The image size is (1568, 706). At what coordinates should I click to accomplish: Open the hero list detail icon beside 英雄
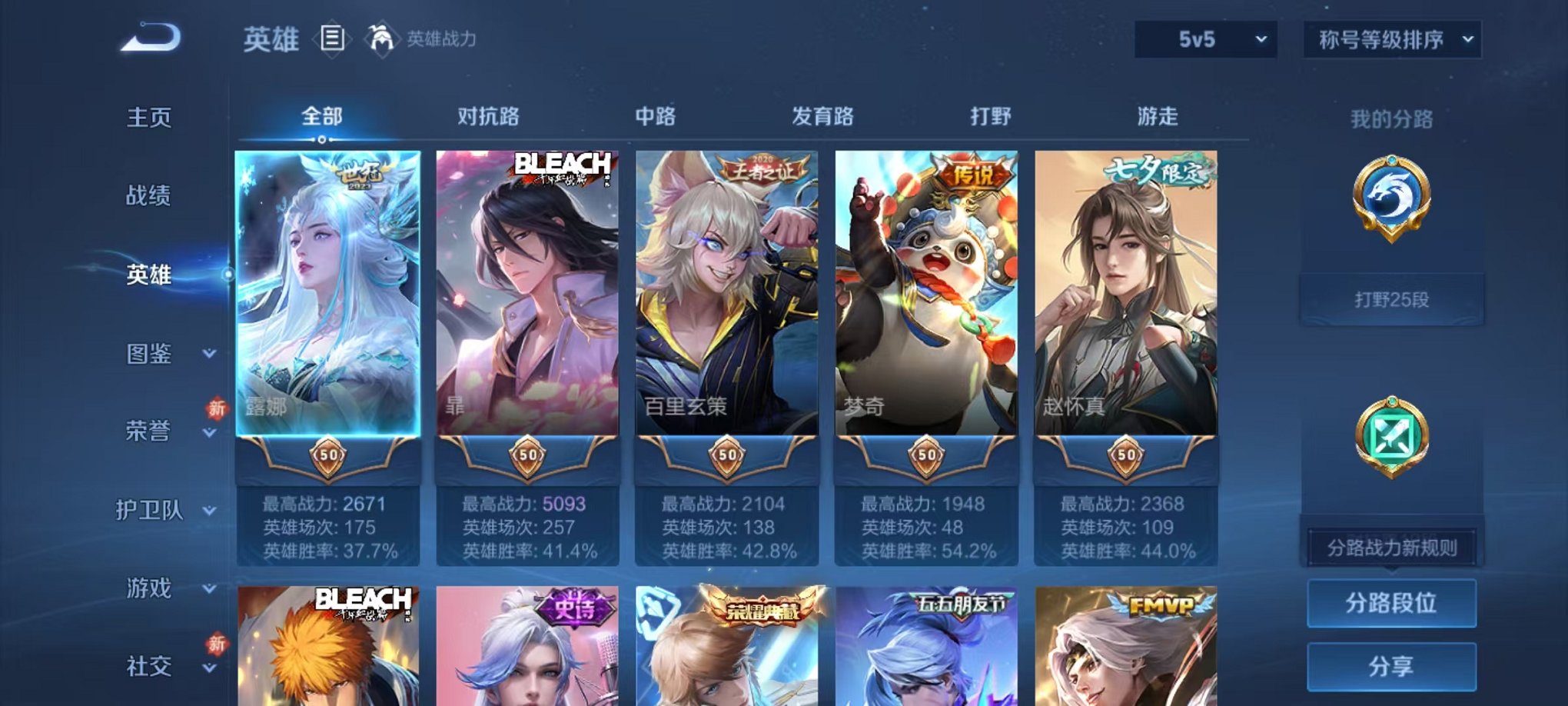pyautogui.click(x=334, y=40)
